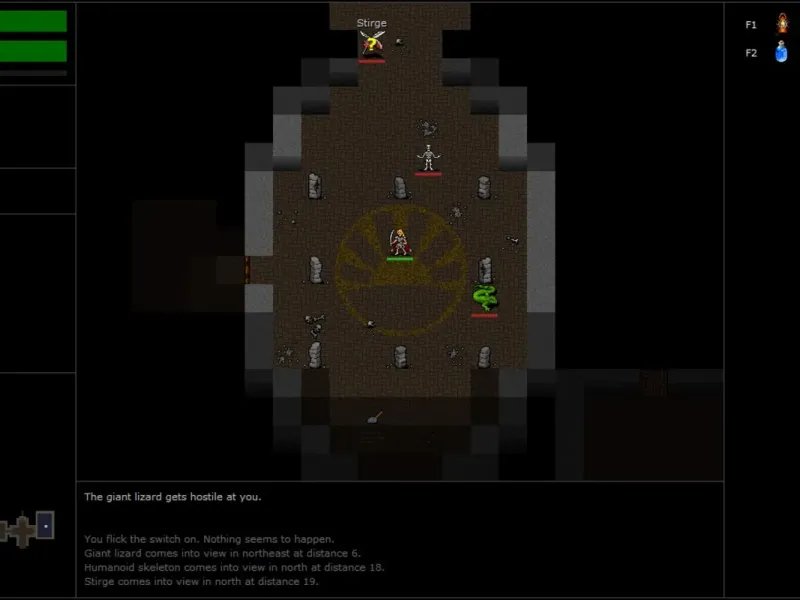The height and width of the screenshot is (600, 800).
Task: Use the blue potion in slot F2
Action: [x=782, y=52]
